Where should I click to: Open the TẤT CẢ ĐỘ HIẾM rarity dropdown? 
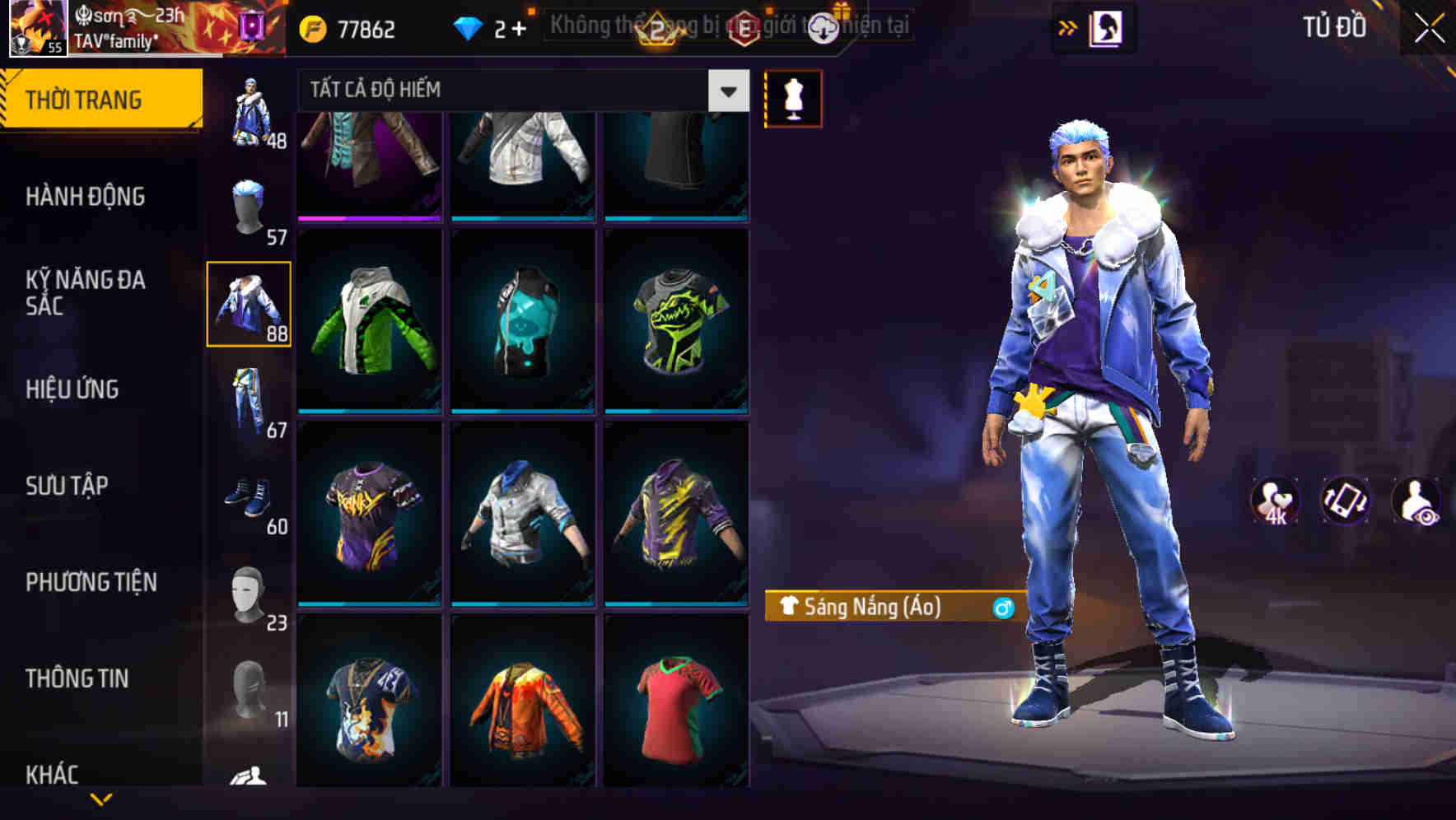click(x=517, y=91)
